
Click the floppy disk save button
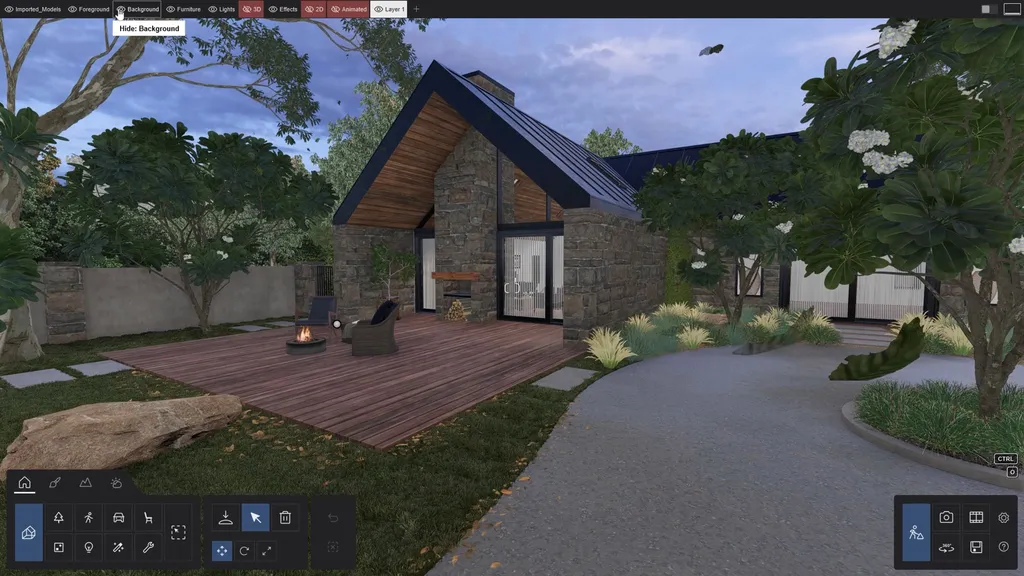click(x=976, y=547)
